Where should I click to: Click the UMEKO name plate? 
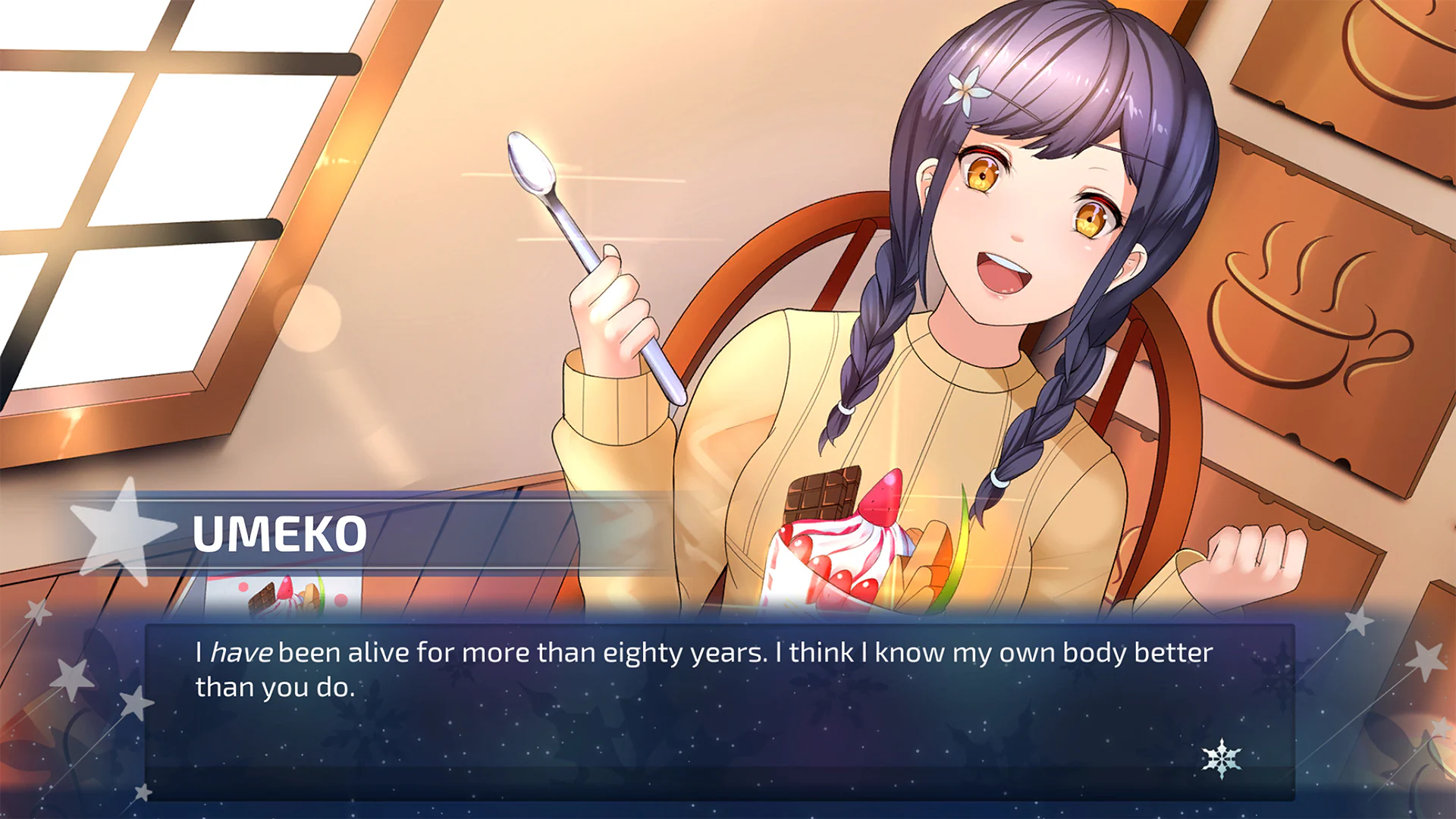[281, 536]
